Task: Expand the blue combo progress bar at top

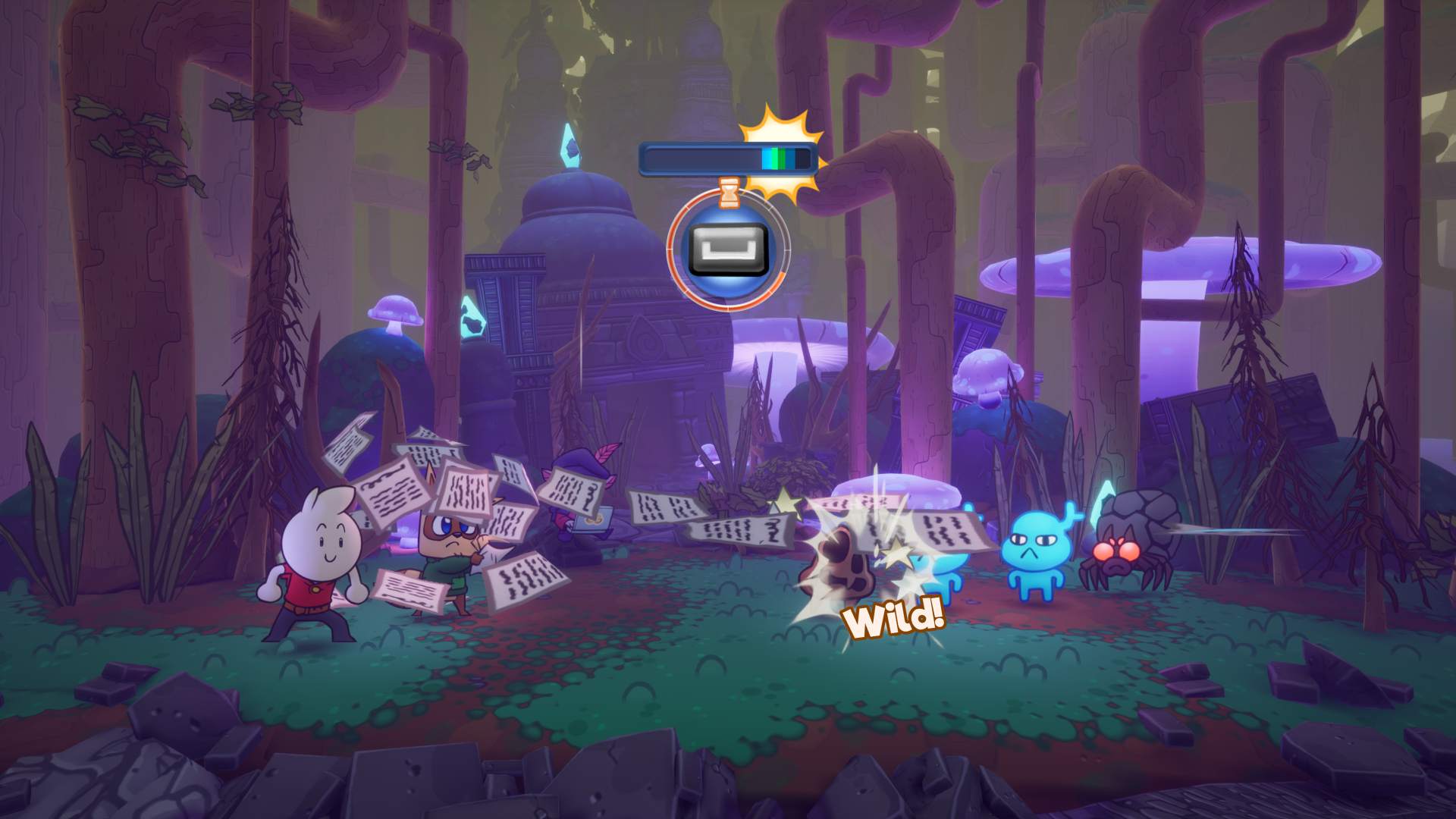Action: (728, 157)
